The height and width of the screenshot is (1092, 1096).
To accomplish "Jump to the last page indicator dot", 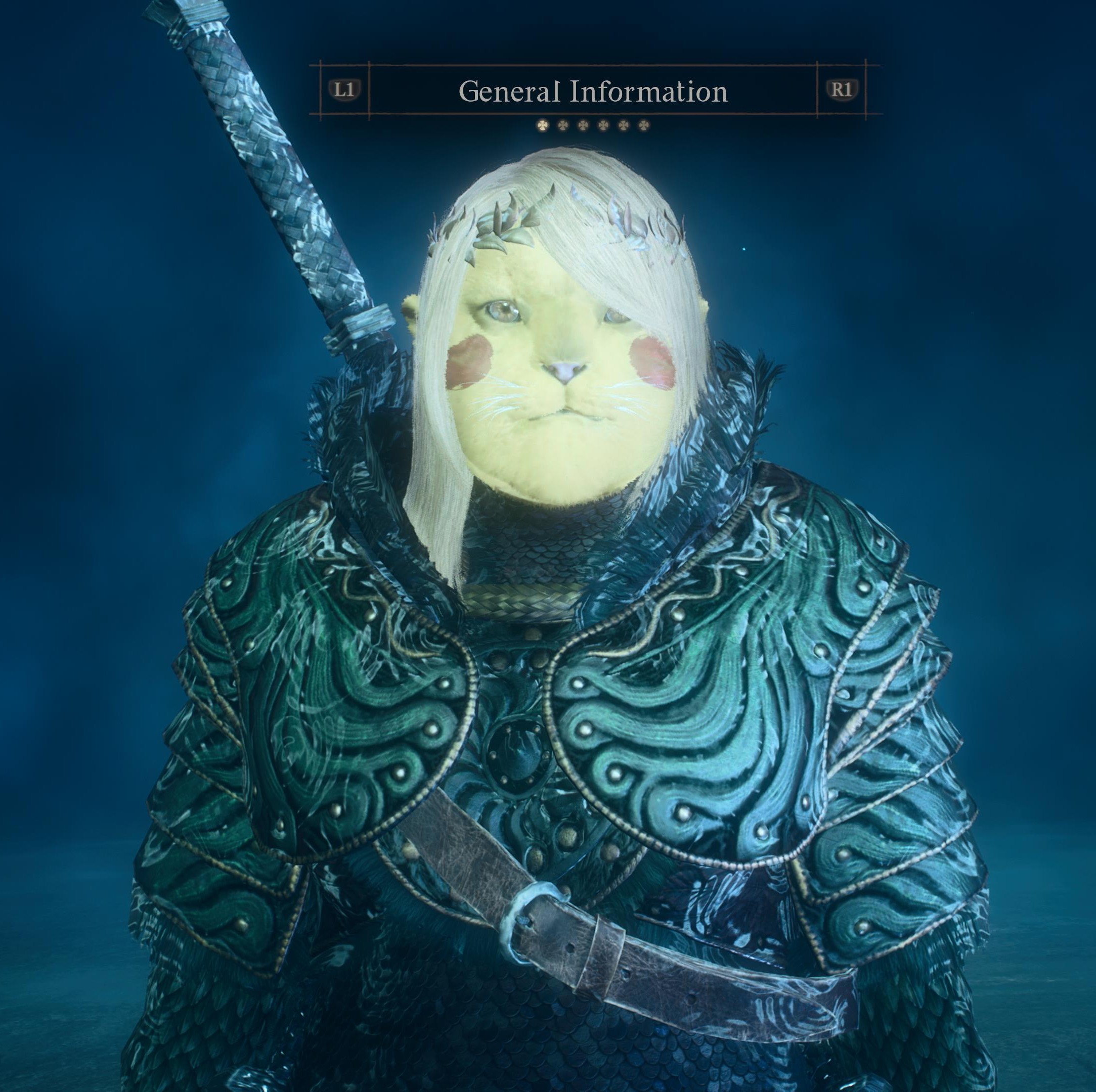I will (643, 125).
